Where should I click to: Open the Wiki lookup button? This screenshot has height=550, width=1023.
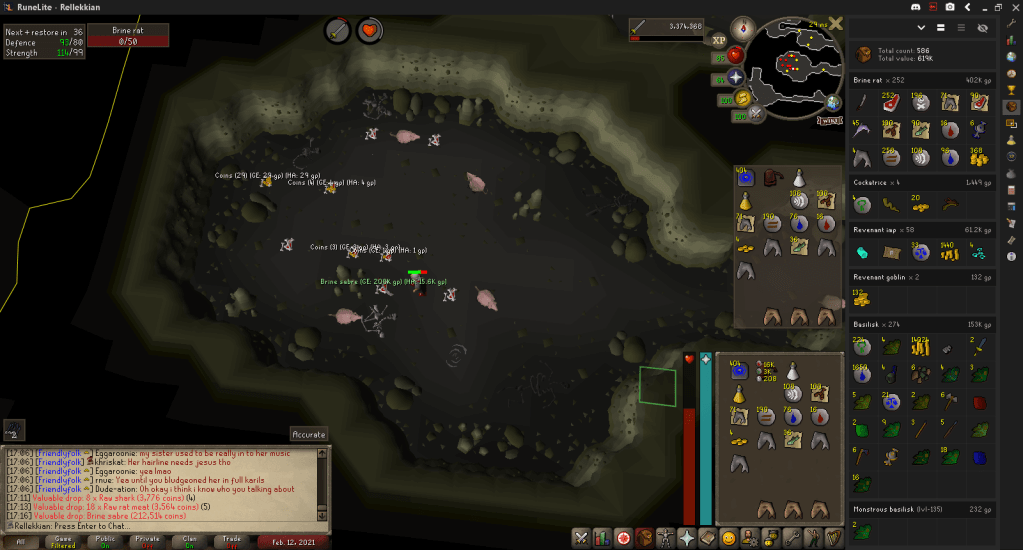tap(829, 120)
